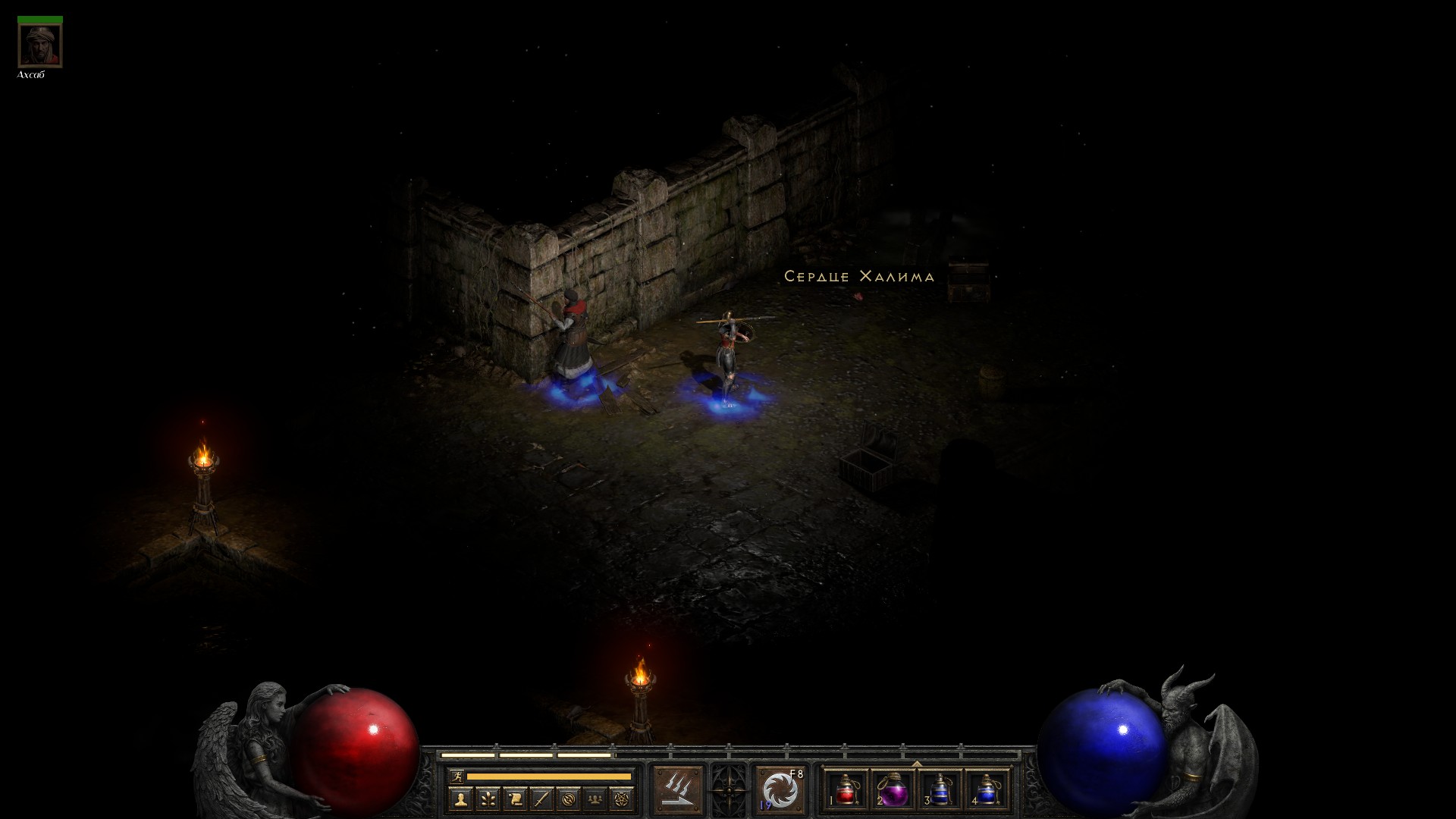
Task: Use the blue mana potion in belt slot 3
Action: click(940, 790)
